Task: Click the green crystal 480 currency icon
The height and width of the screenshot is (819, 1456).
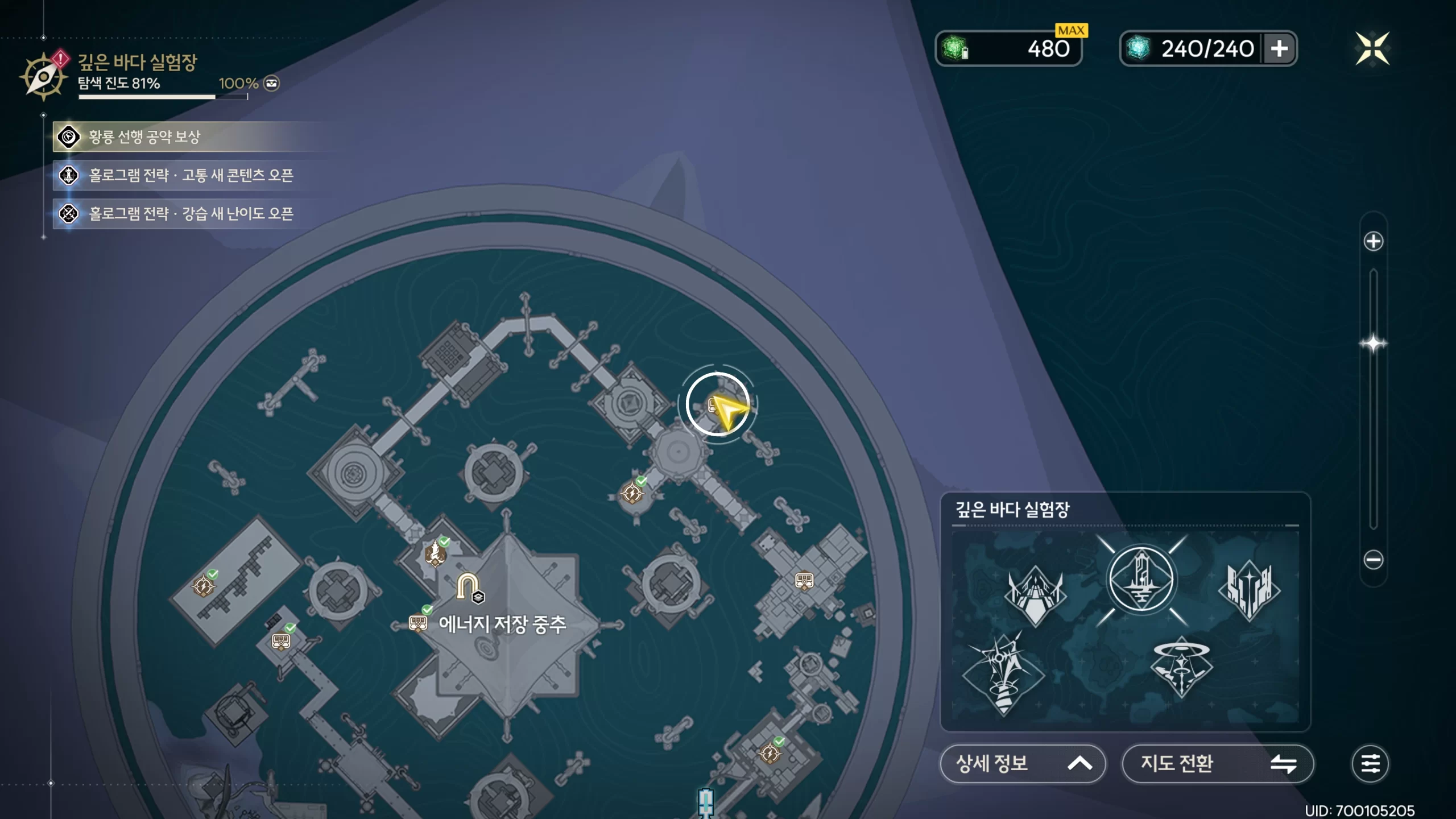Action: tap(955, 48)
